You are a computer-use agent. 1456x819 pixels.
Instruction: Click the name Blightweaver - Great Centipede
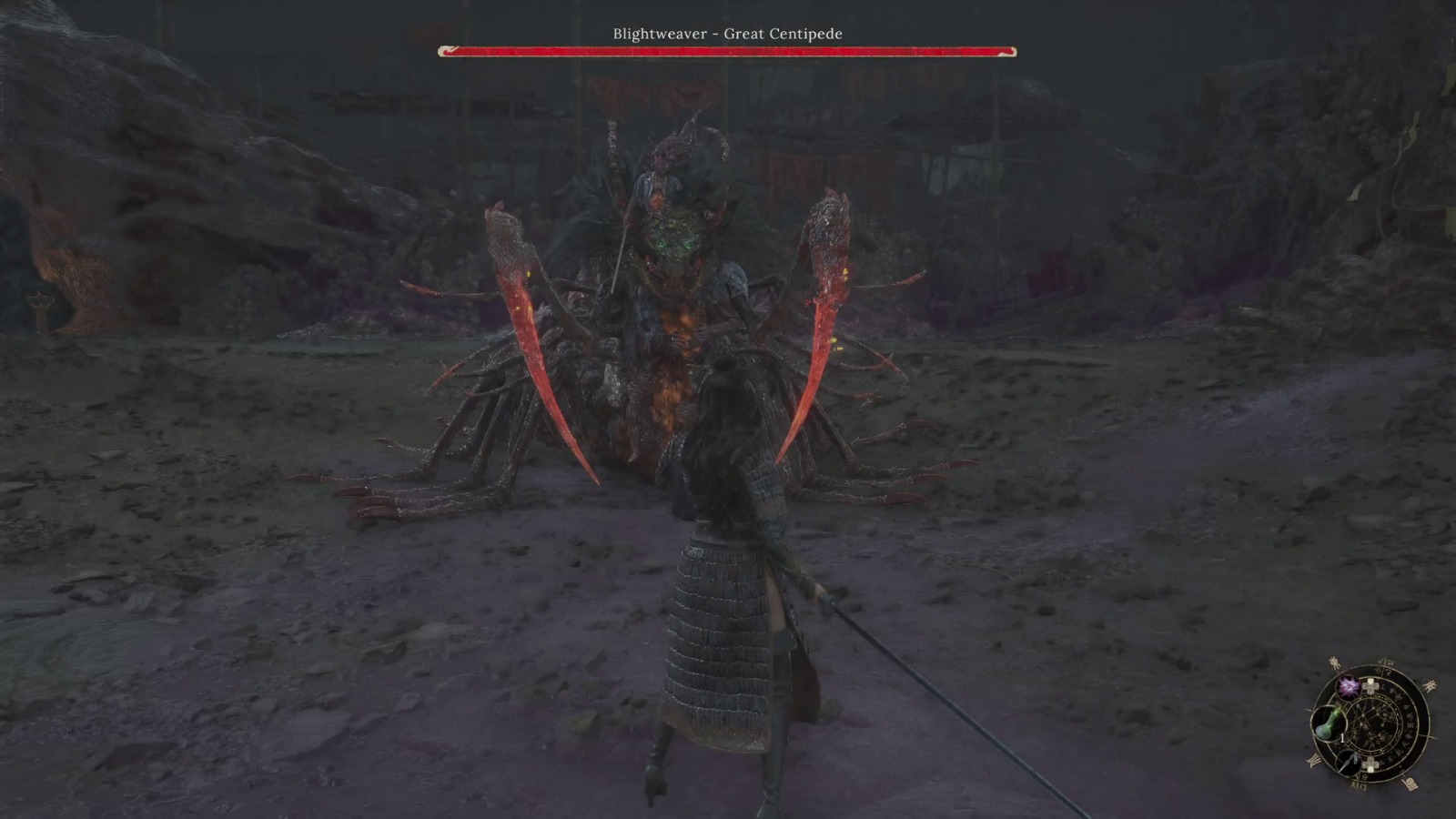tap(727, 32)
